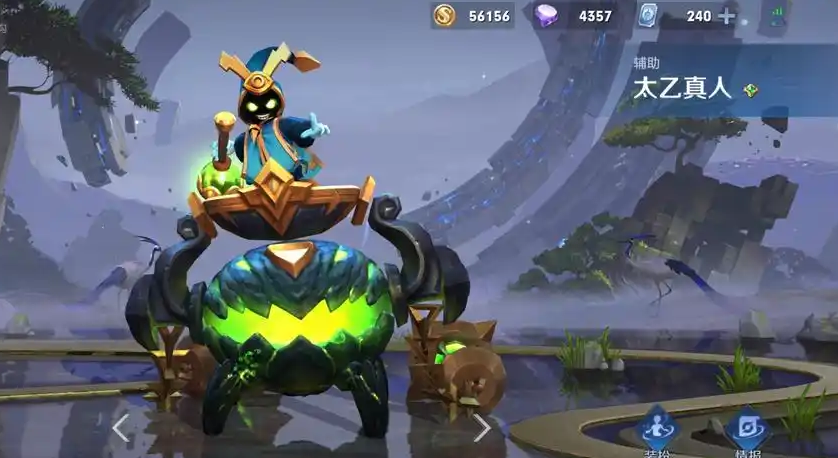The width and height of the screenshot is (838, 458).
Task: Open the 情报 info panel
Action: click(746, 432)
